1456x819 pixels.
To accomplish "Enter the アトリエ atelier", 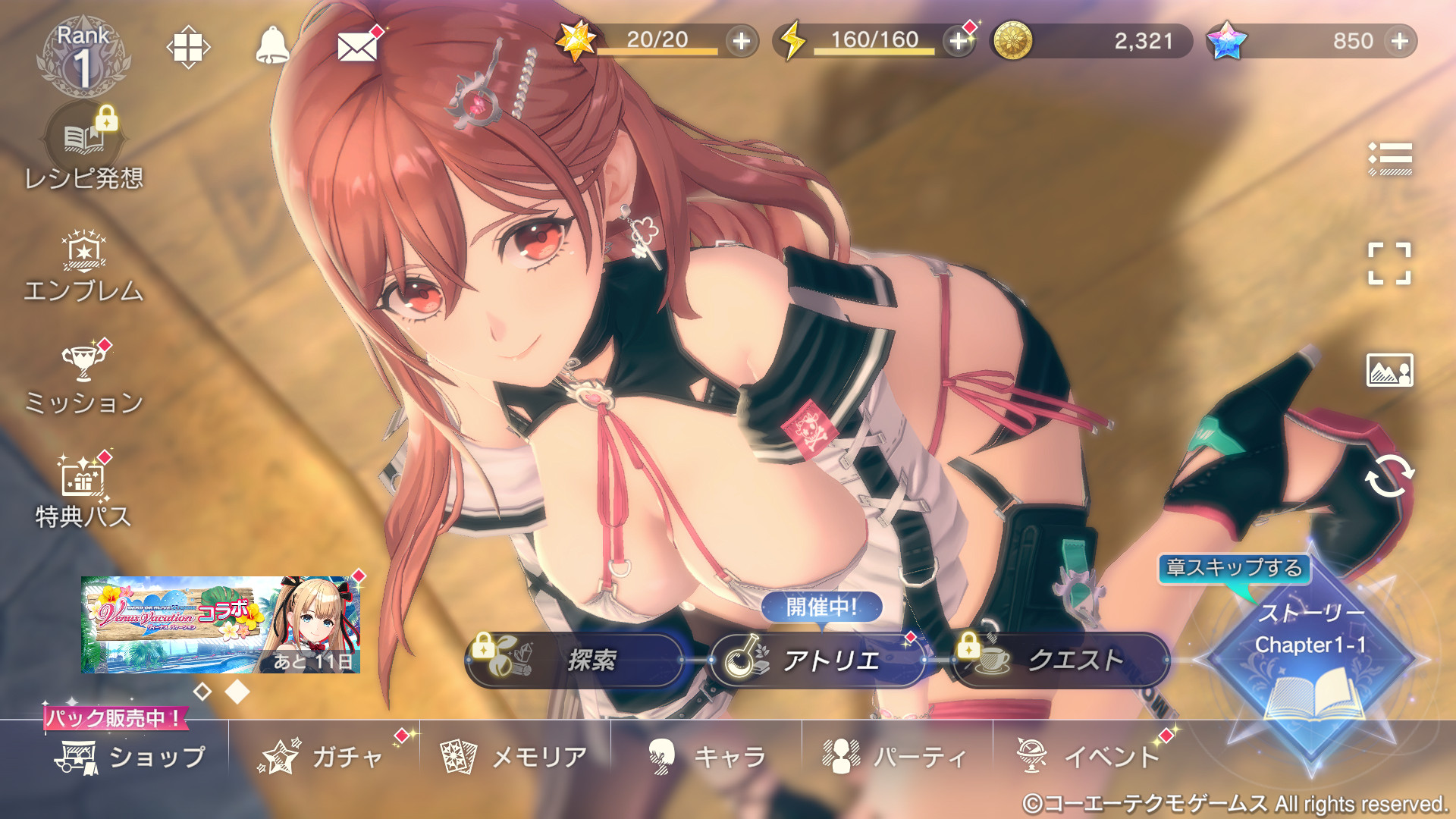I will click(x=817, y=660).
